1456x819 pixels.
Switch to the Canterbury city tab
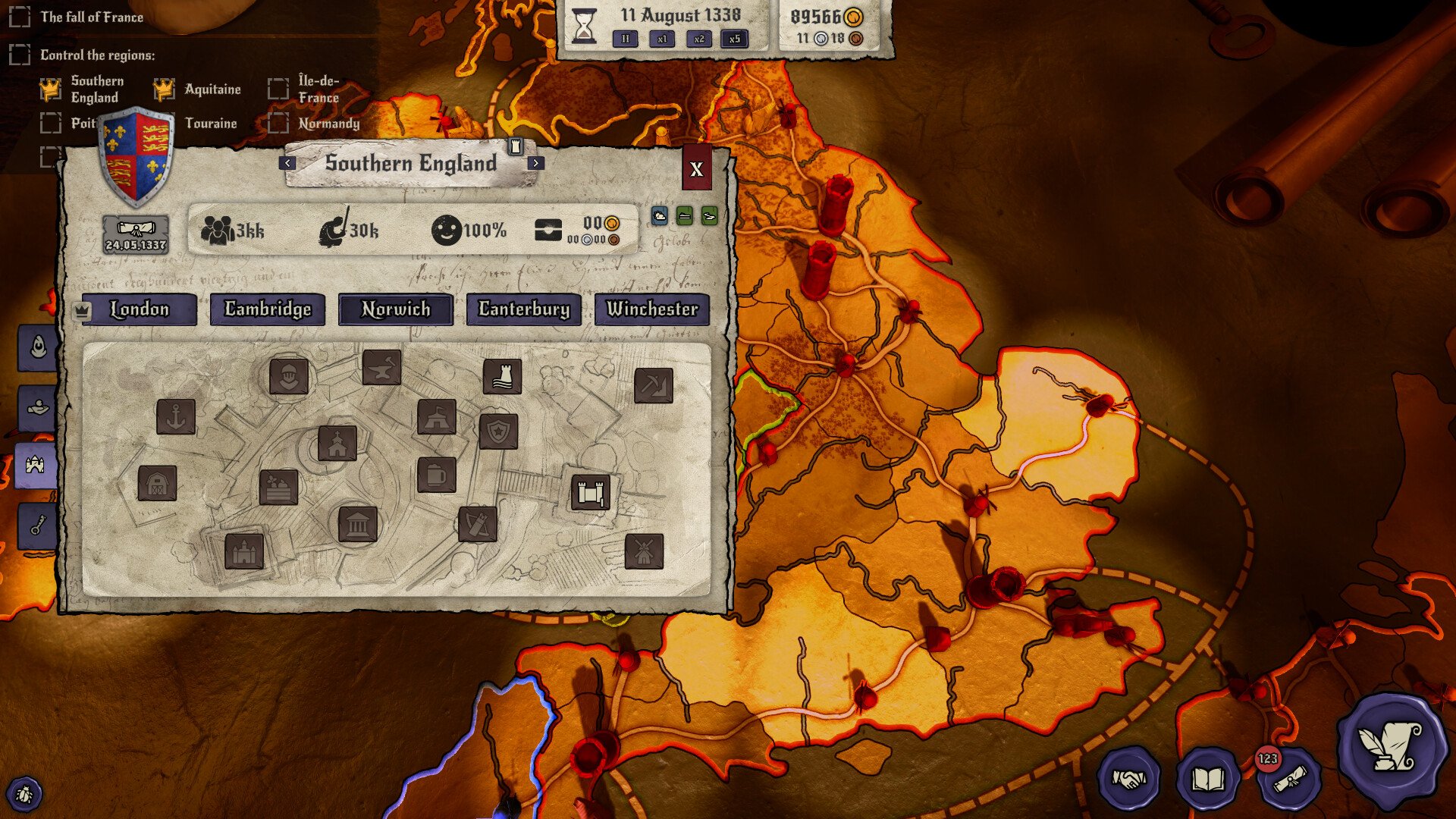[522, 309]
